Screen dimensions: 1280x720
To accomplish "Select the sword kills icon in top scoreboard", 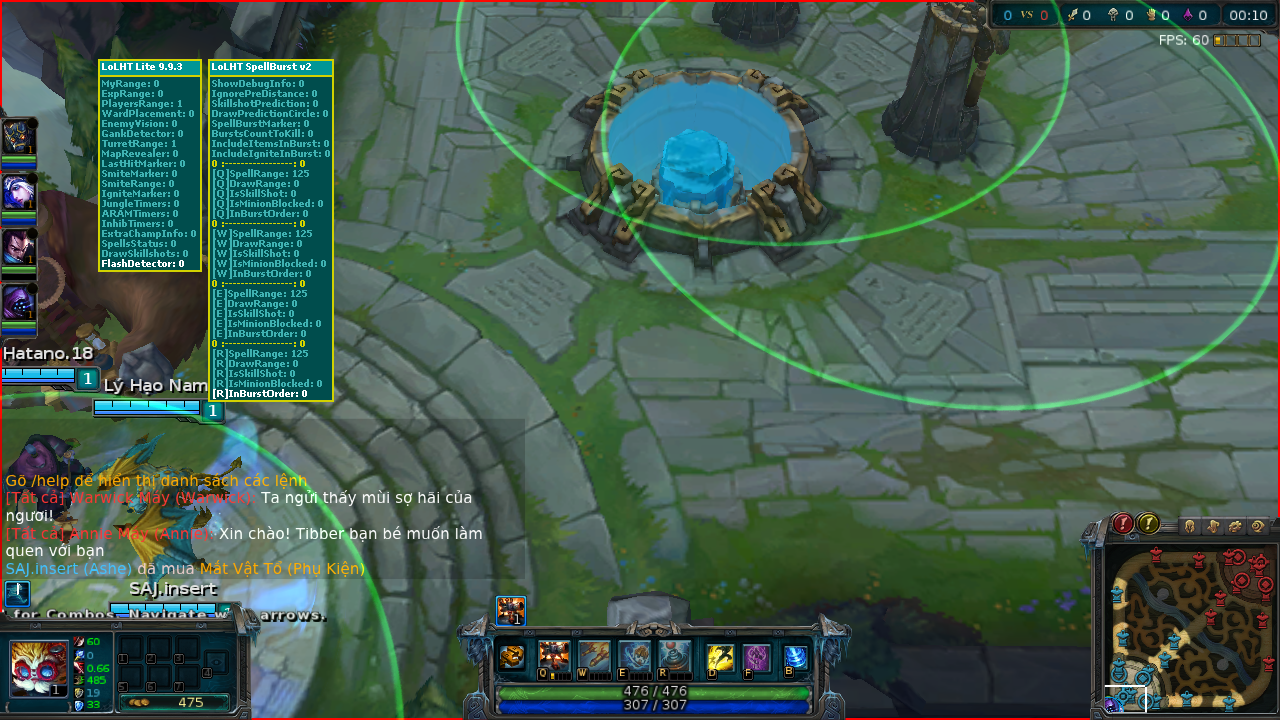I will pos(1074,15).
